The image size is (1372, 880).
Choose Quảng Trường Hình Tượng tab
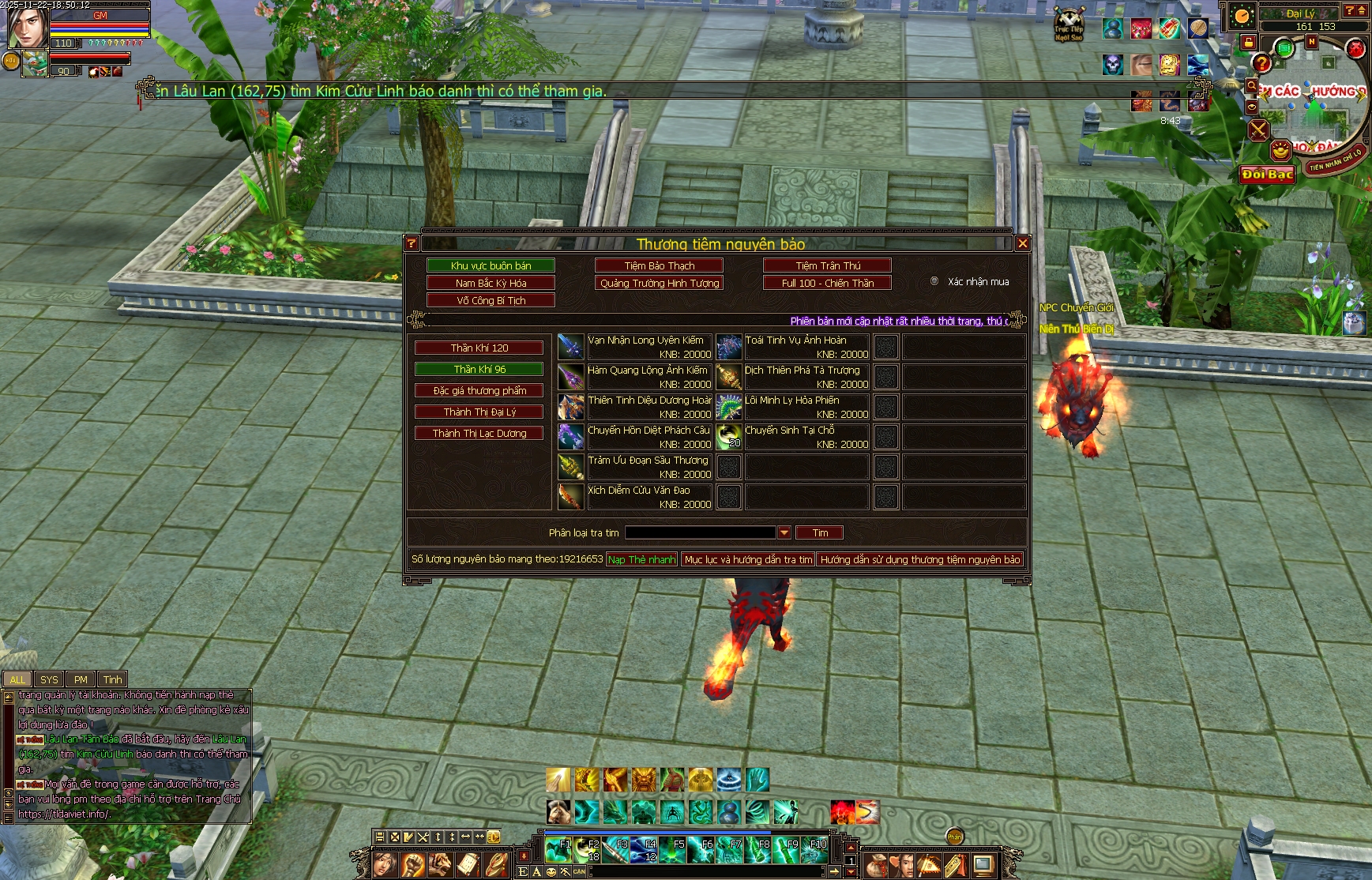point(659,283)
